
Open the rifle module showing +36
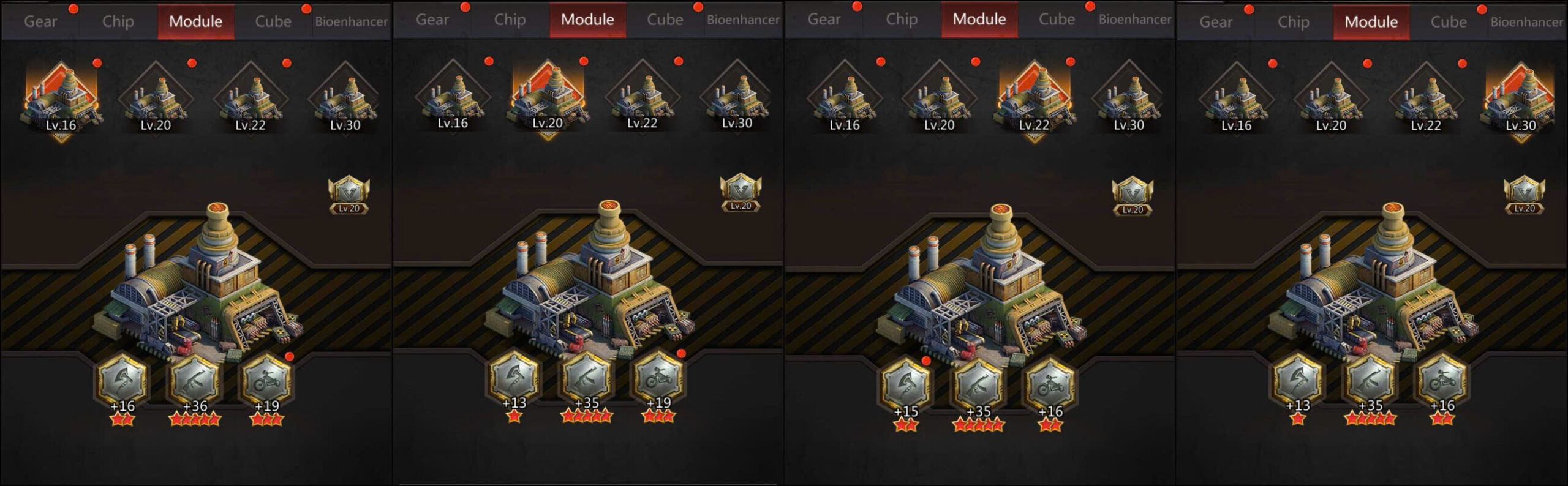(195, 381)
